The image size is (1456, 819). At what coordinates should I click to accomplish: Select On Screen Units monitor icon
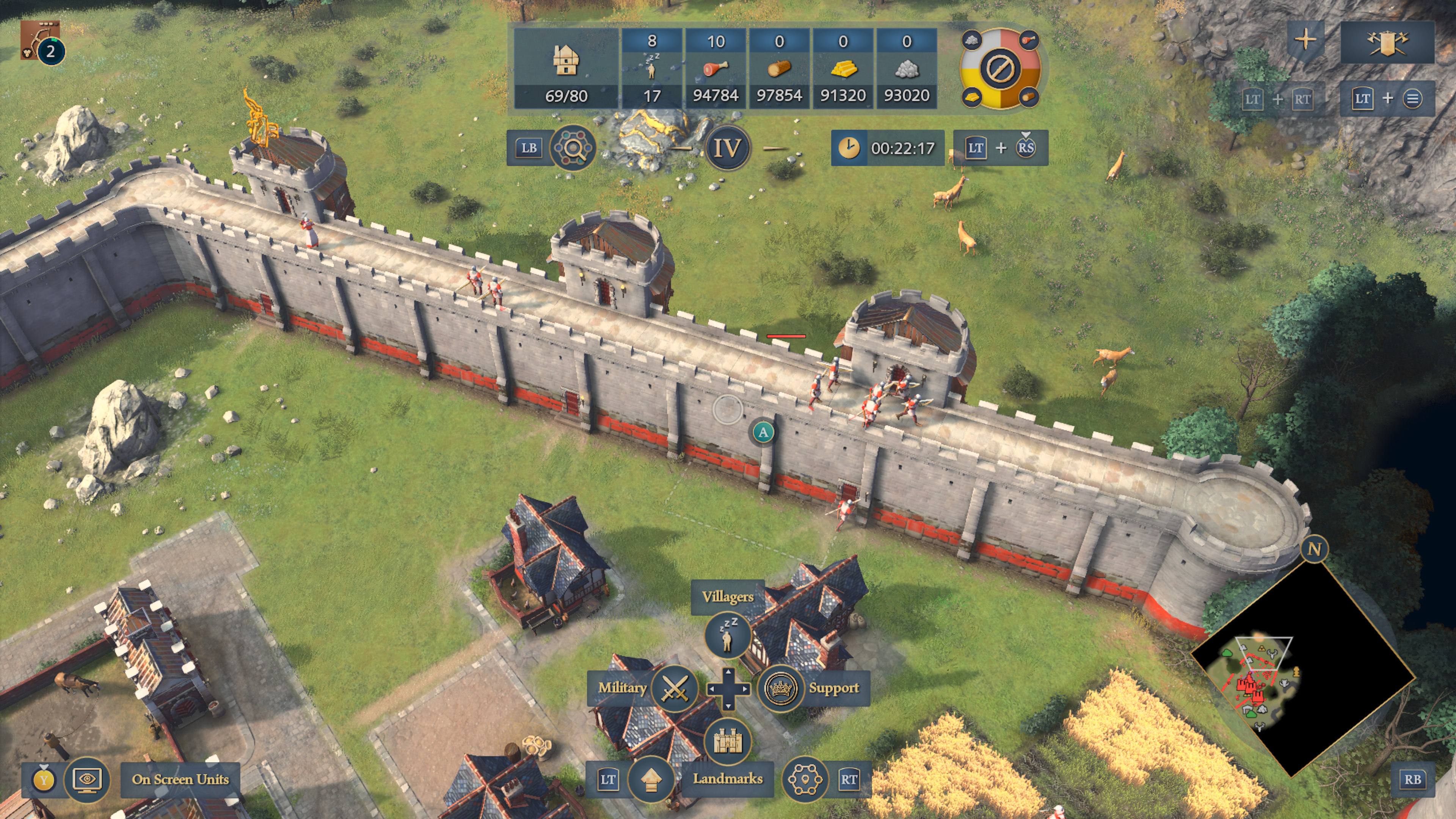coord(87,780)
